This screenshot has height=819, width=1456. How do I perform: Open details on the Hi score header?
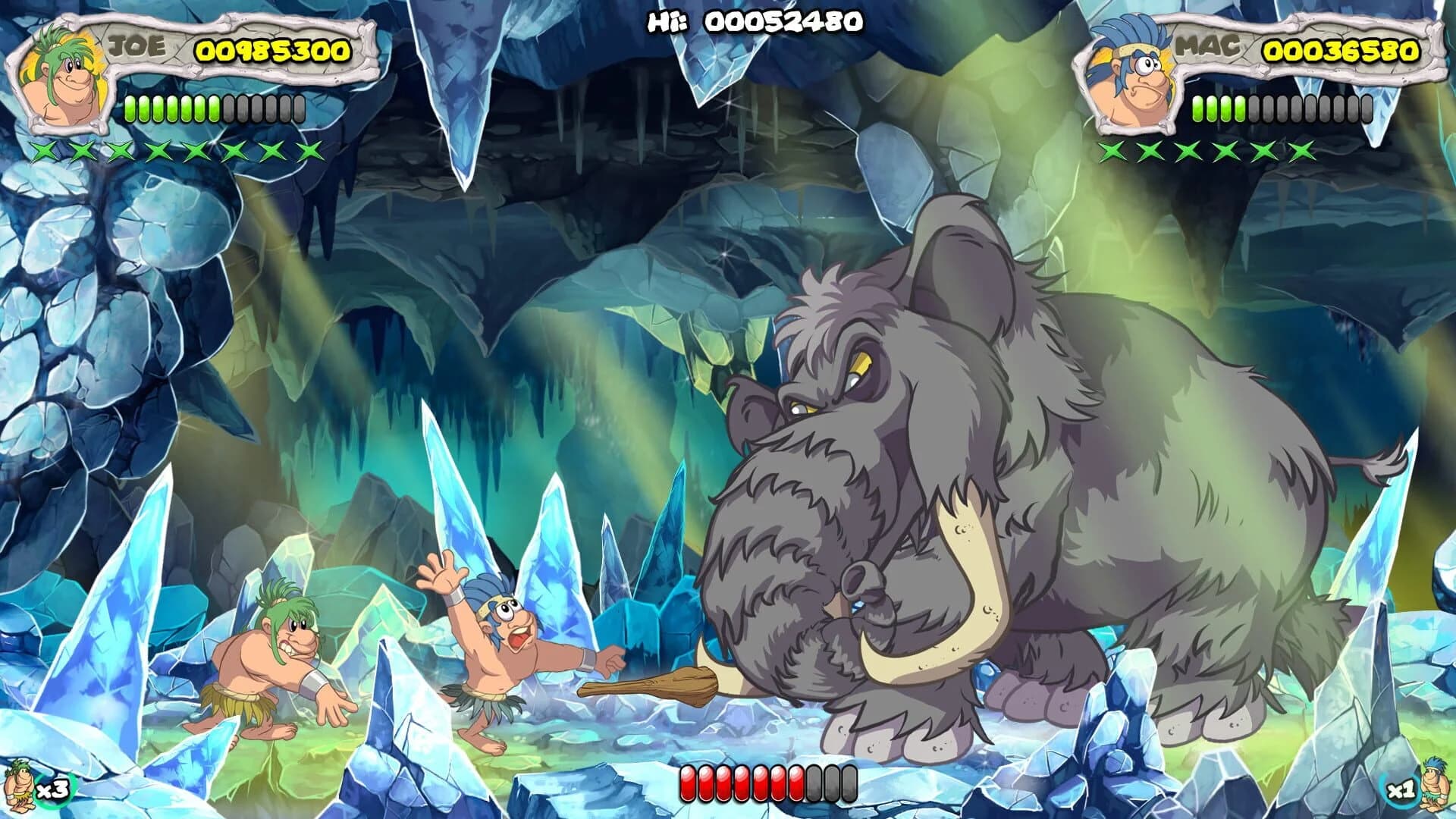pos(755,23)
